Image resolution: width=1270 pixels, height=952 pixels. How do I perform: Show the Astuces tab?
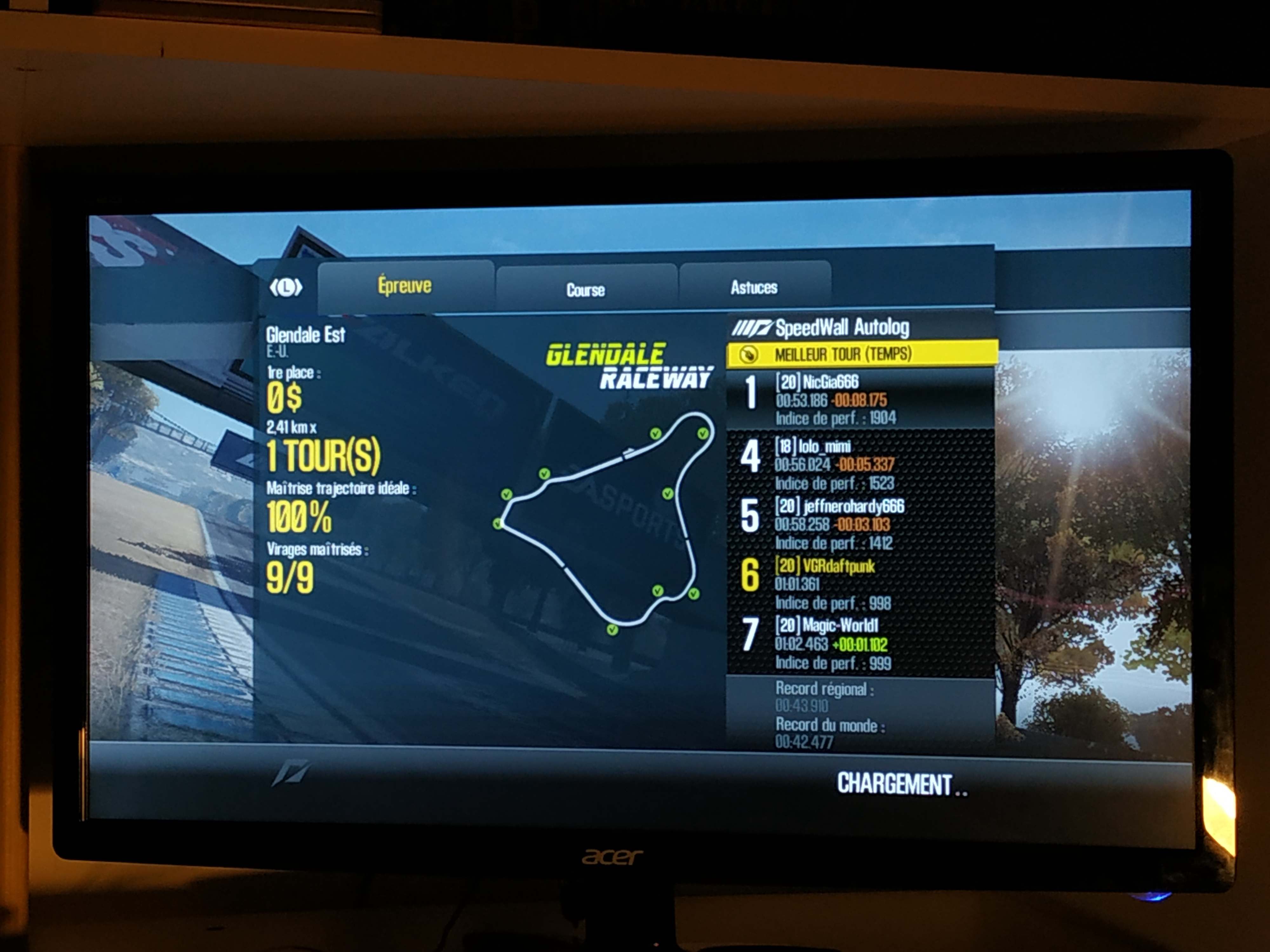(x=754, y=287)
